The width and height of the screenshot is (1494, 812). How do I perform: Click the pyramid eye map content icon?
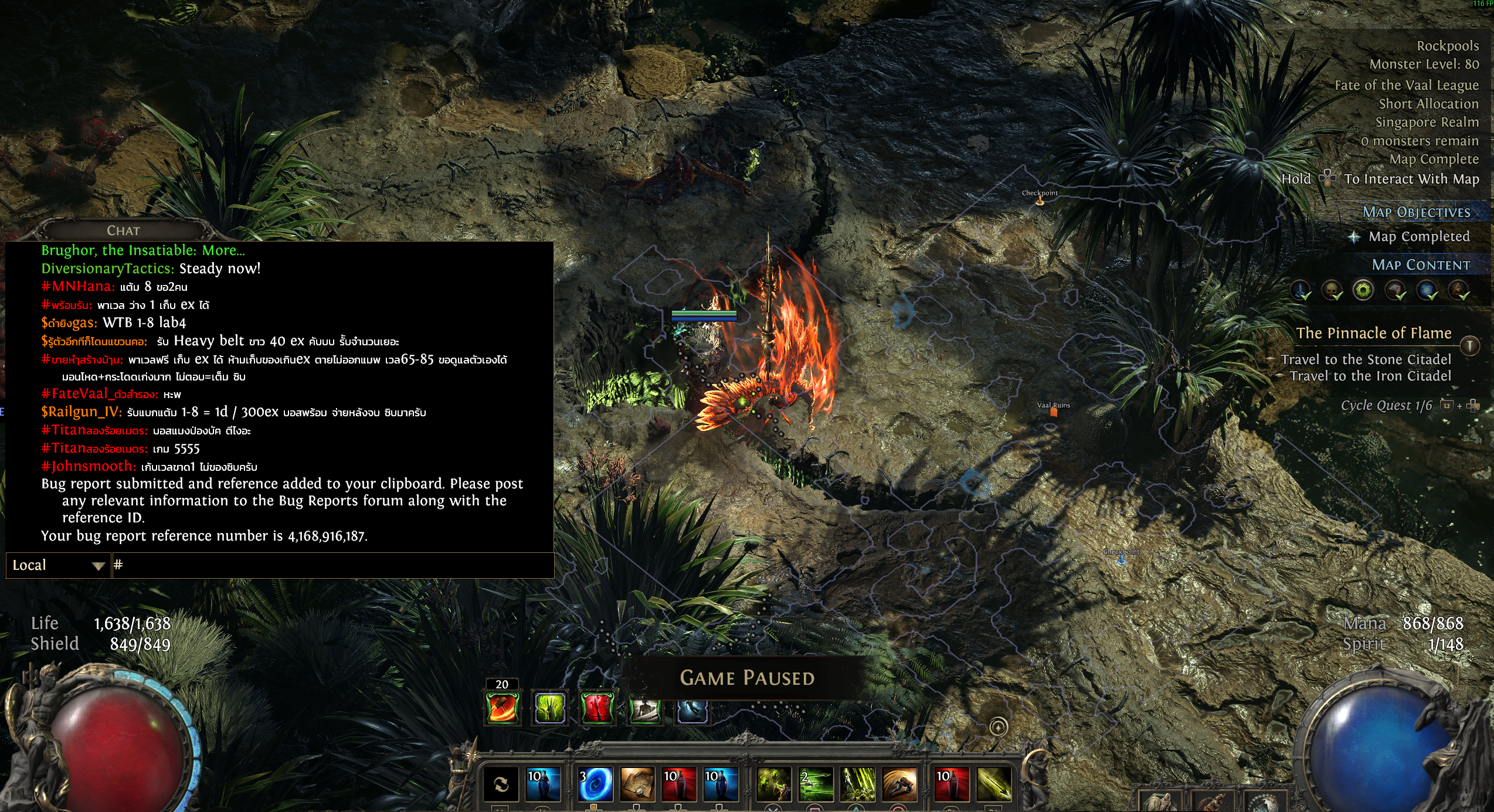coord(1458,290)
